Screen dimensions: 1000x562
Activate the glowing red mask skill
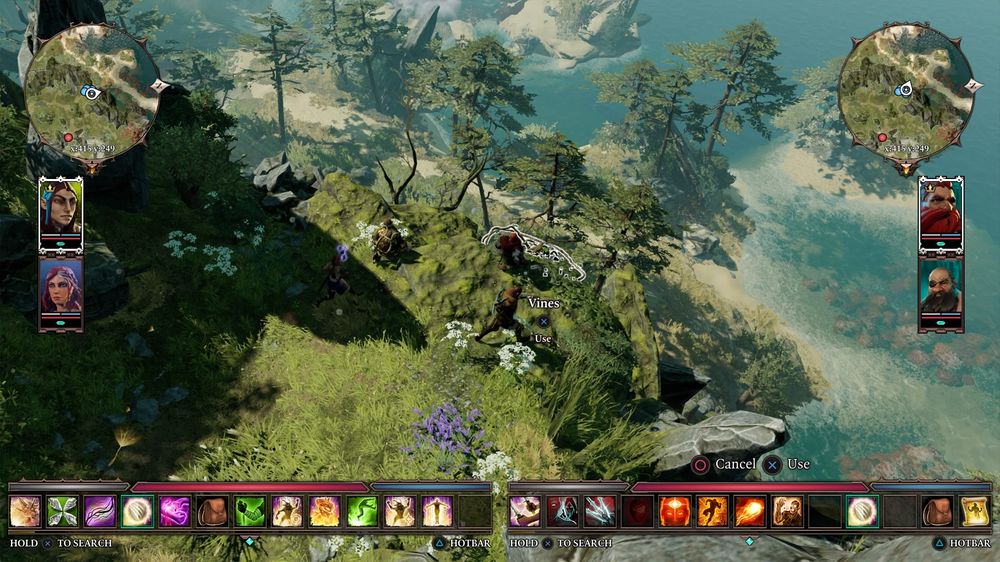coord(674,511)
